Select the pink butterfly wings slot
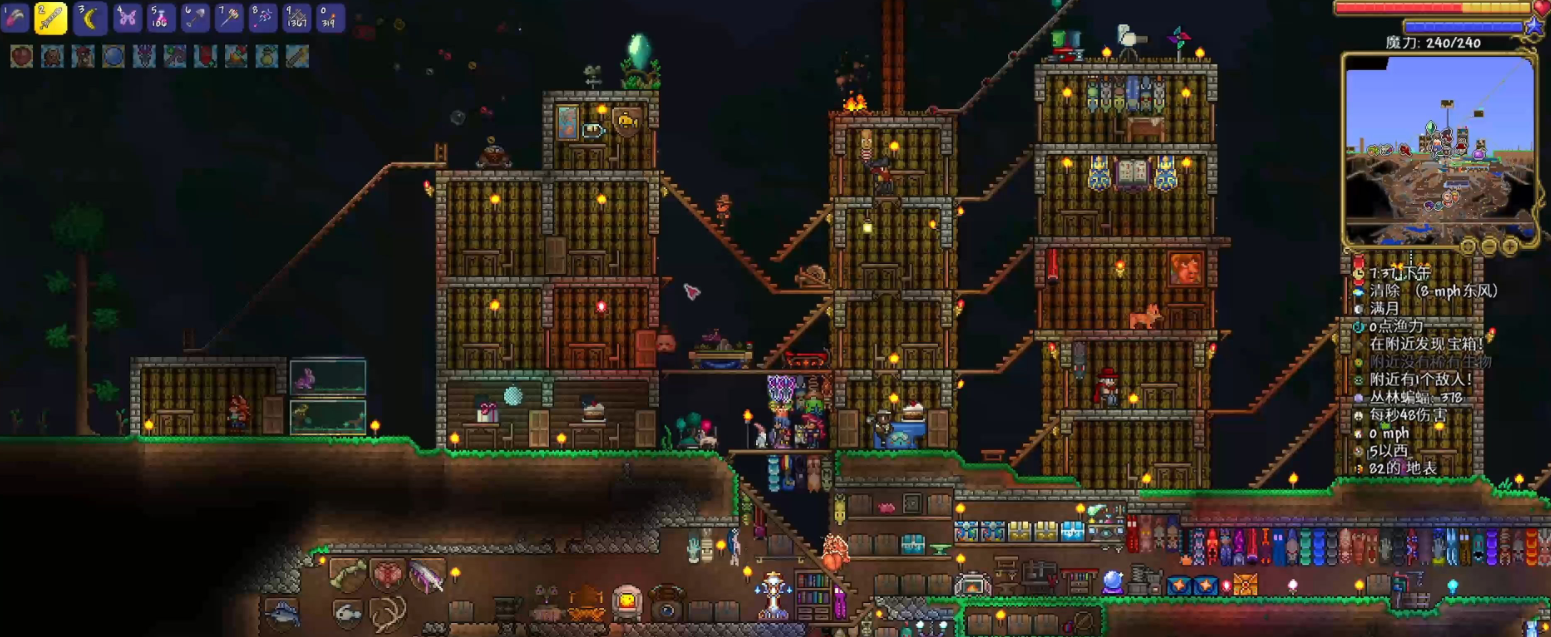This screenshot has height=637, width=1551. click(x=126, y=17)
